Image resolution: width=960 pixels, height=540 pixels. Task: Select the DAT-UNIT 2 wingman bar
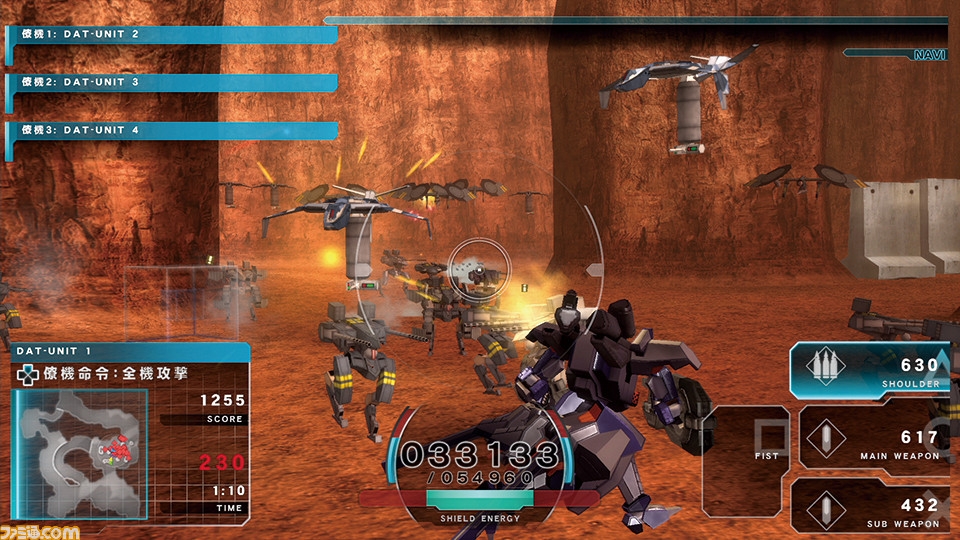[172, 34]
